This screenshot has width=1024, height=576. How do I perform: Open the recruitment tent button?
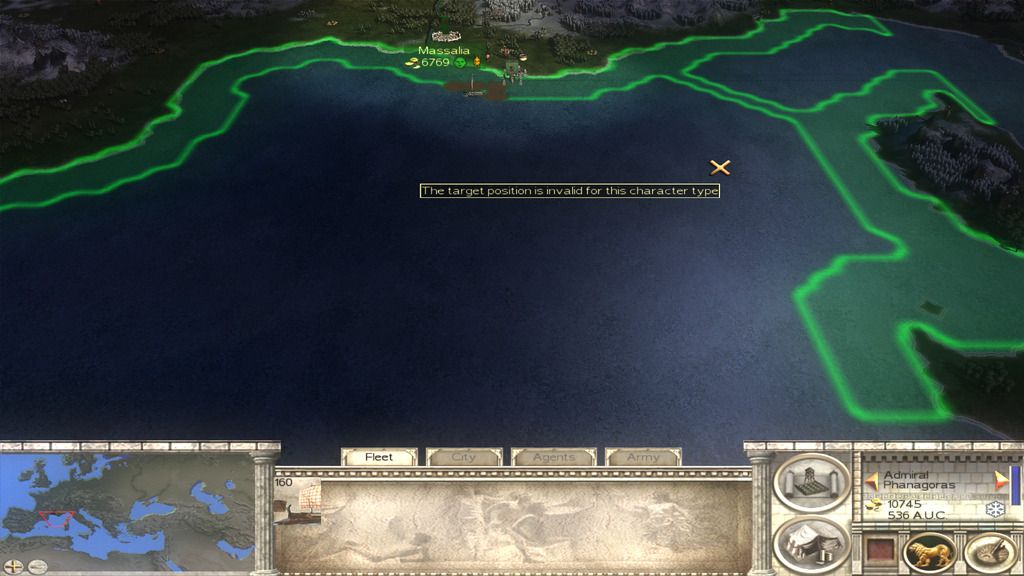click(811, 545)
